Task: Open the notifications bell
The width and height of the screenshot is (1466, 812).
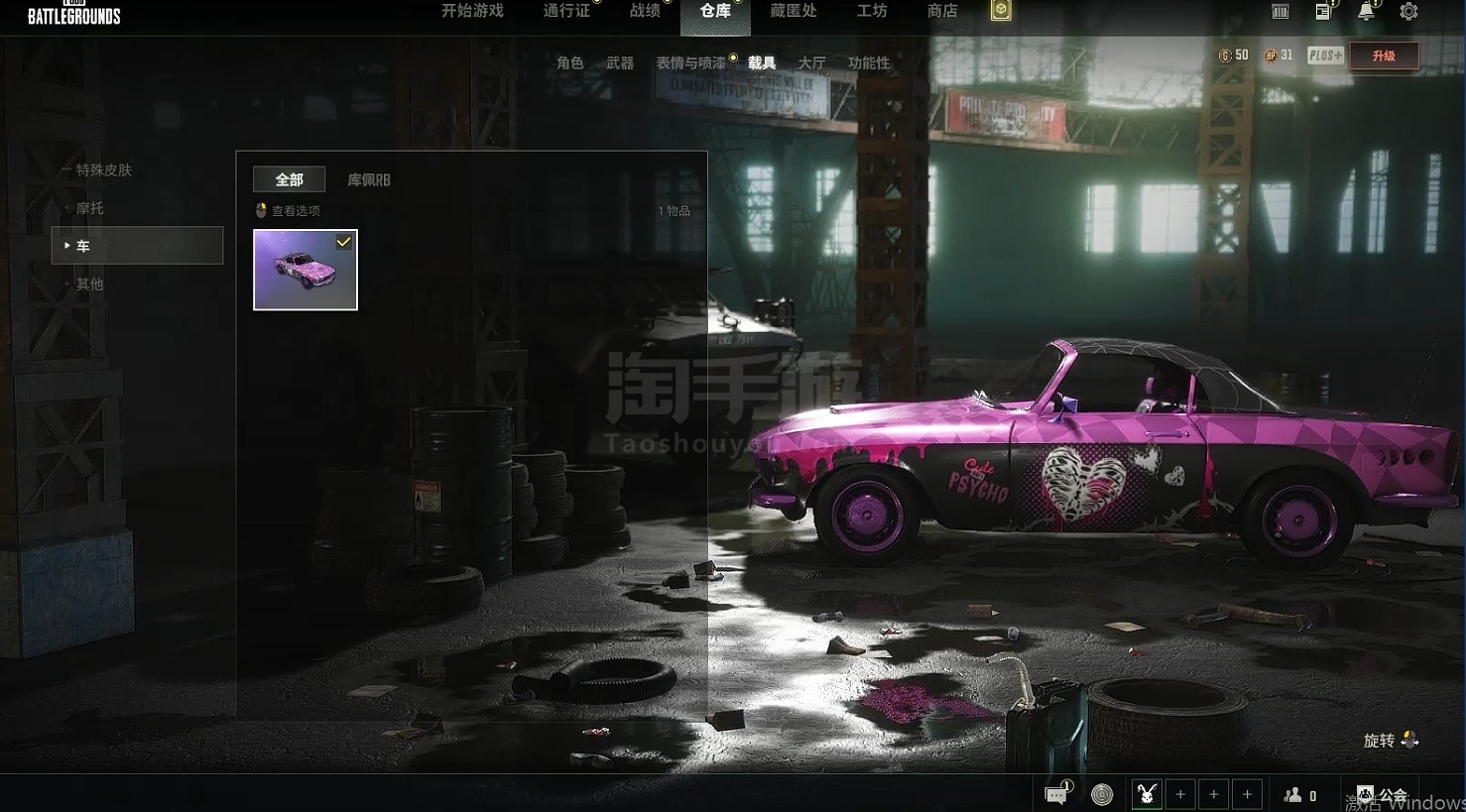Action: coord(1366,12)
